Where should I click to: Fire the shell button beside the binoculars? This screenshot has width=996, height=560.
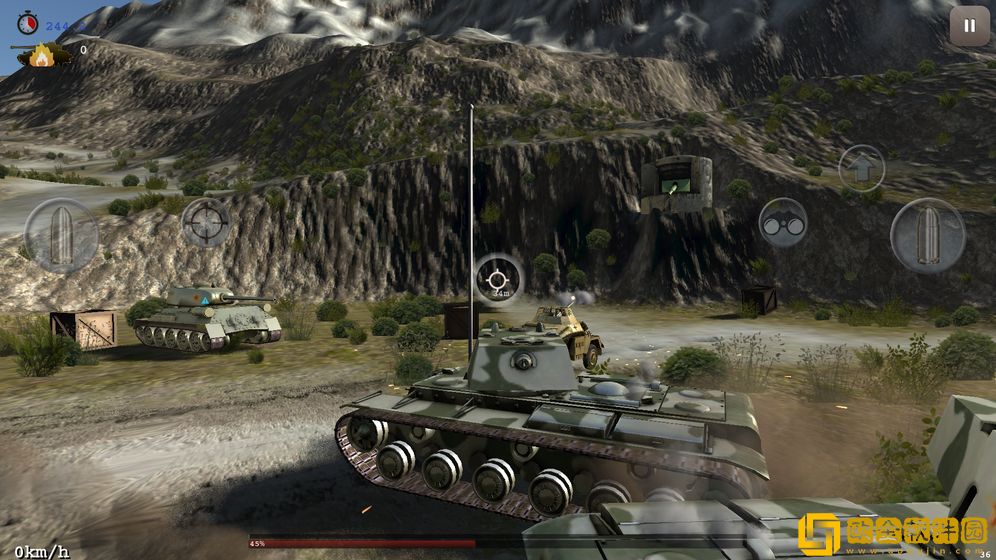pyautogui.click(x=927, y=235)
